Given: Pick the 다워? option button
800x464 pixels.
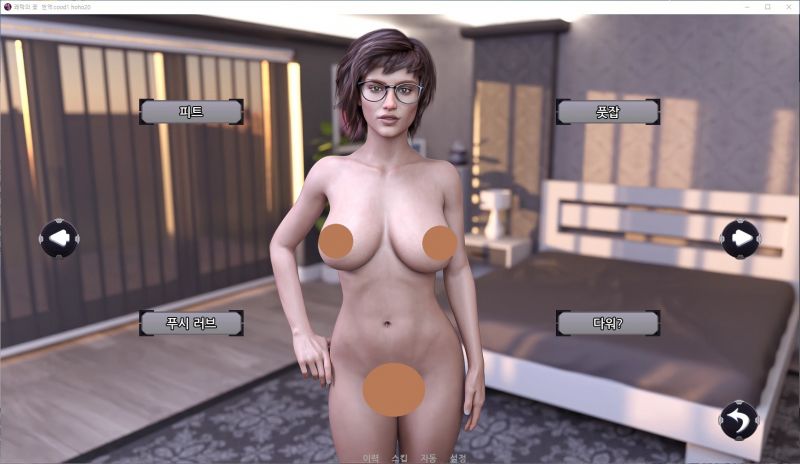Looking at the screenshot, I should tap(607, 322).
